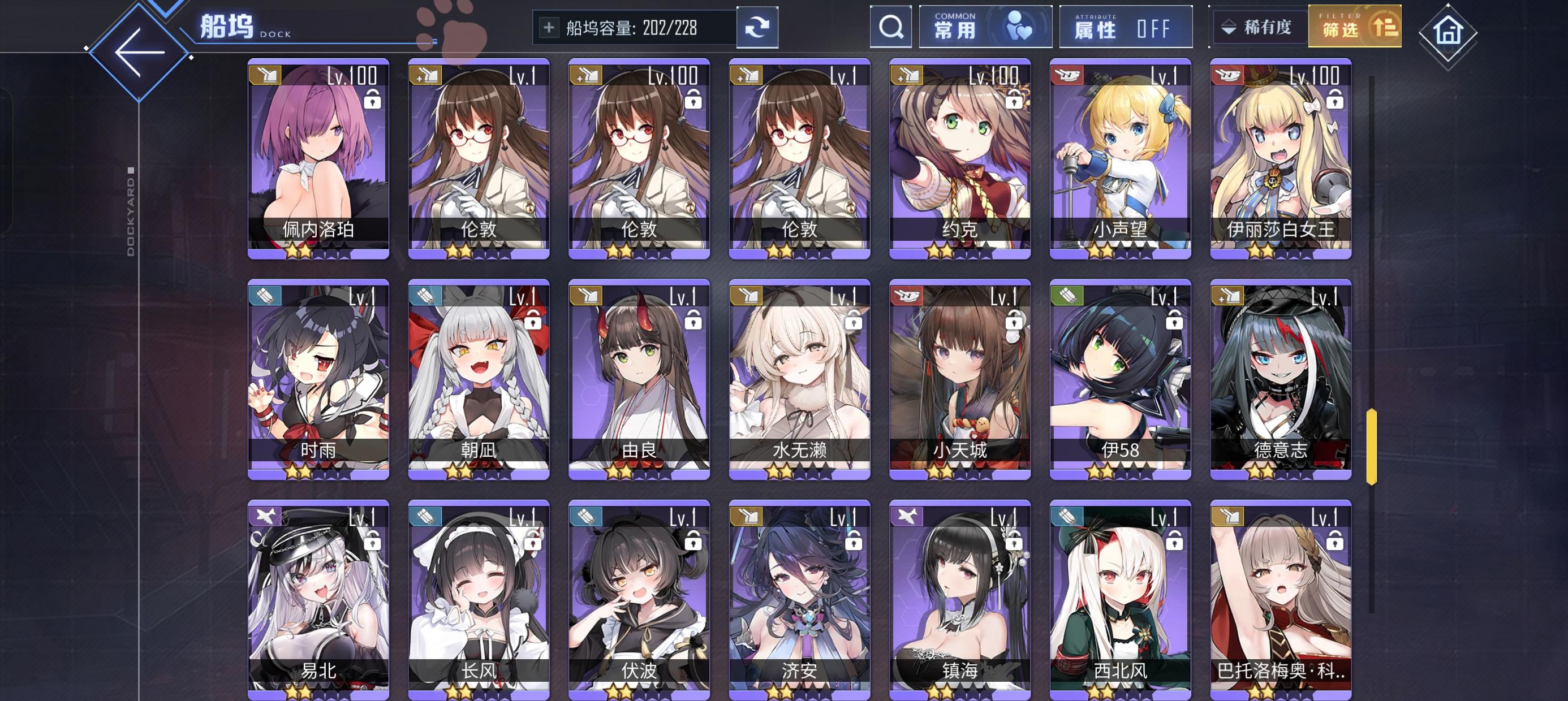Expand dock capacity with the plus icon

[550, 27]
